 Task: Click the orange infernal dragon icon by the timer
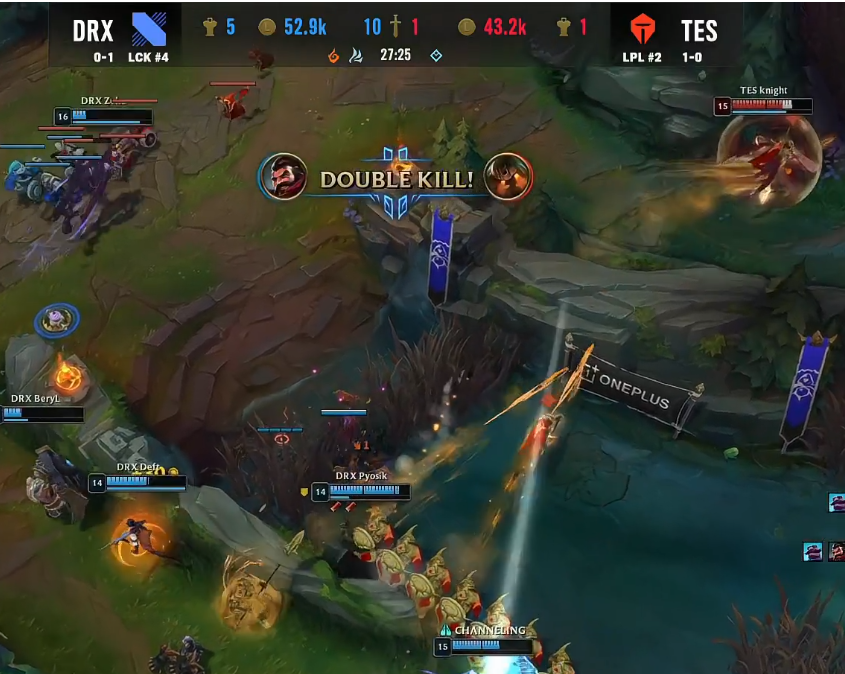(335, 56)
